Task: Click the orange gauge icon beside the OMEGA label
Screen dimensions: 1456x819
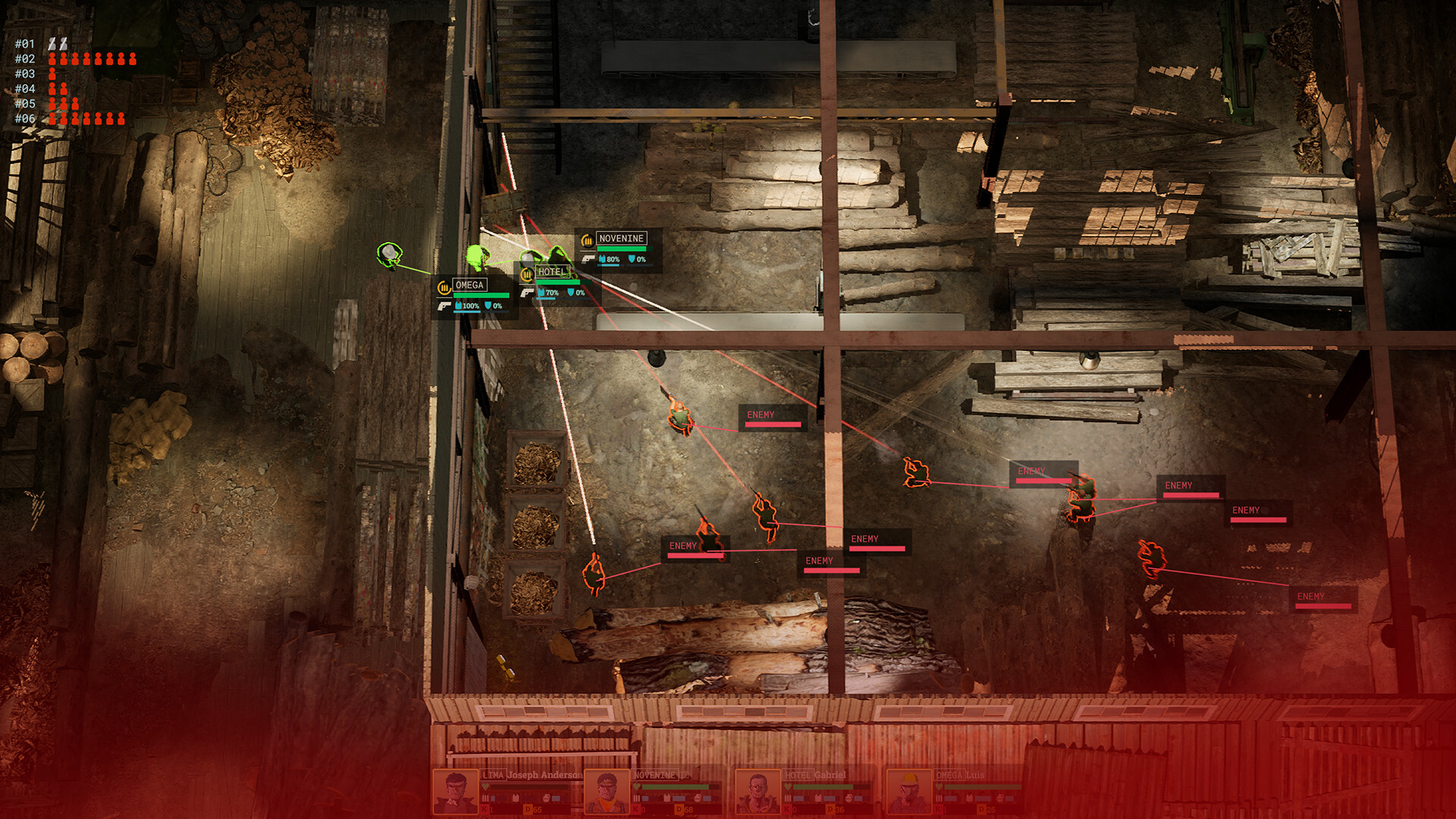Action: 444,288
